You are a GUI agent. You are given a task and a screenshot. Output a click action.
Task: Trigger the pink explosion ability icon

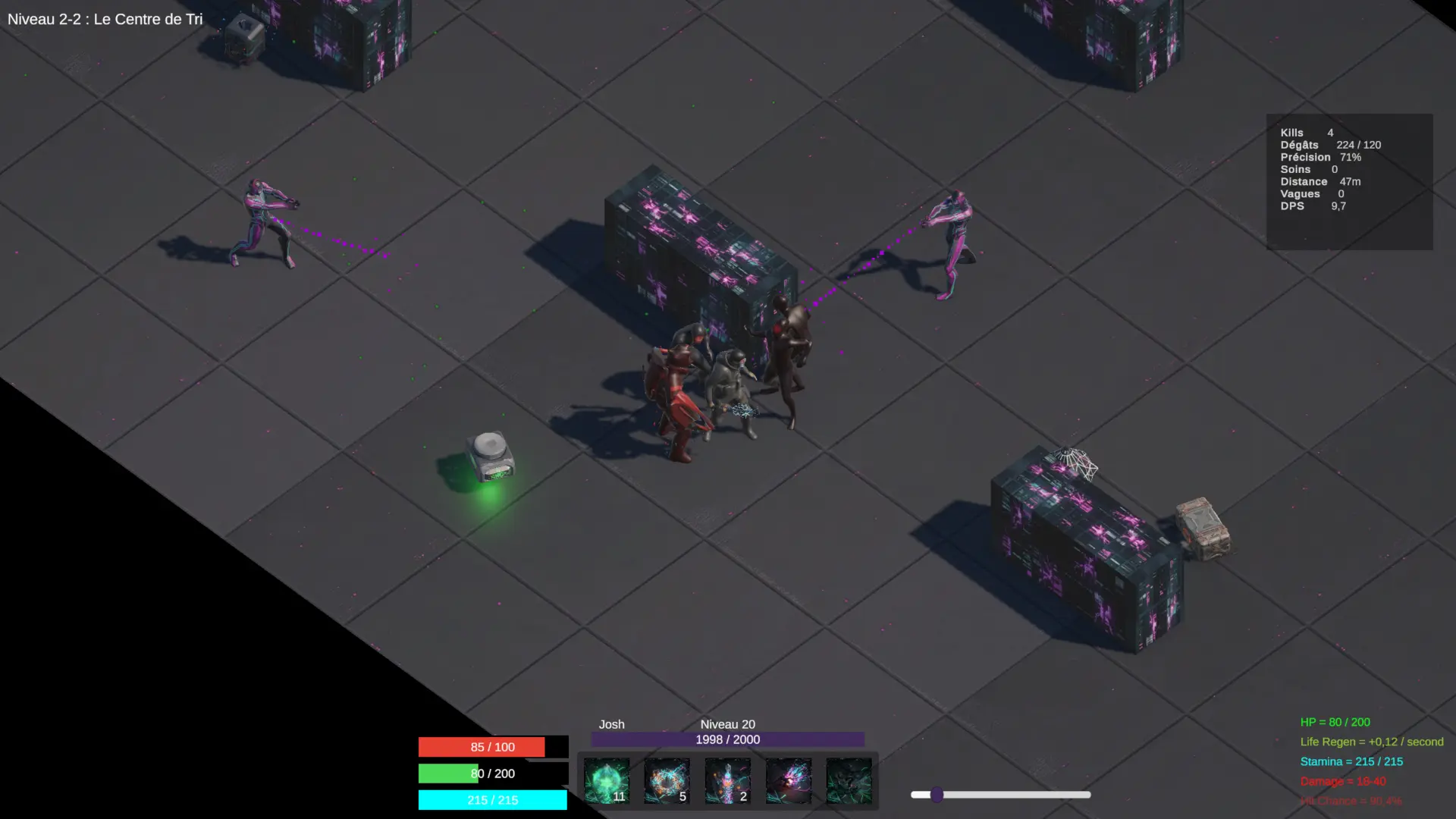[789, 781]
